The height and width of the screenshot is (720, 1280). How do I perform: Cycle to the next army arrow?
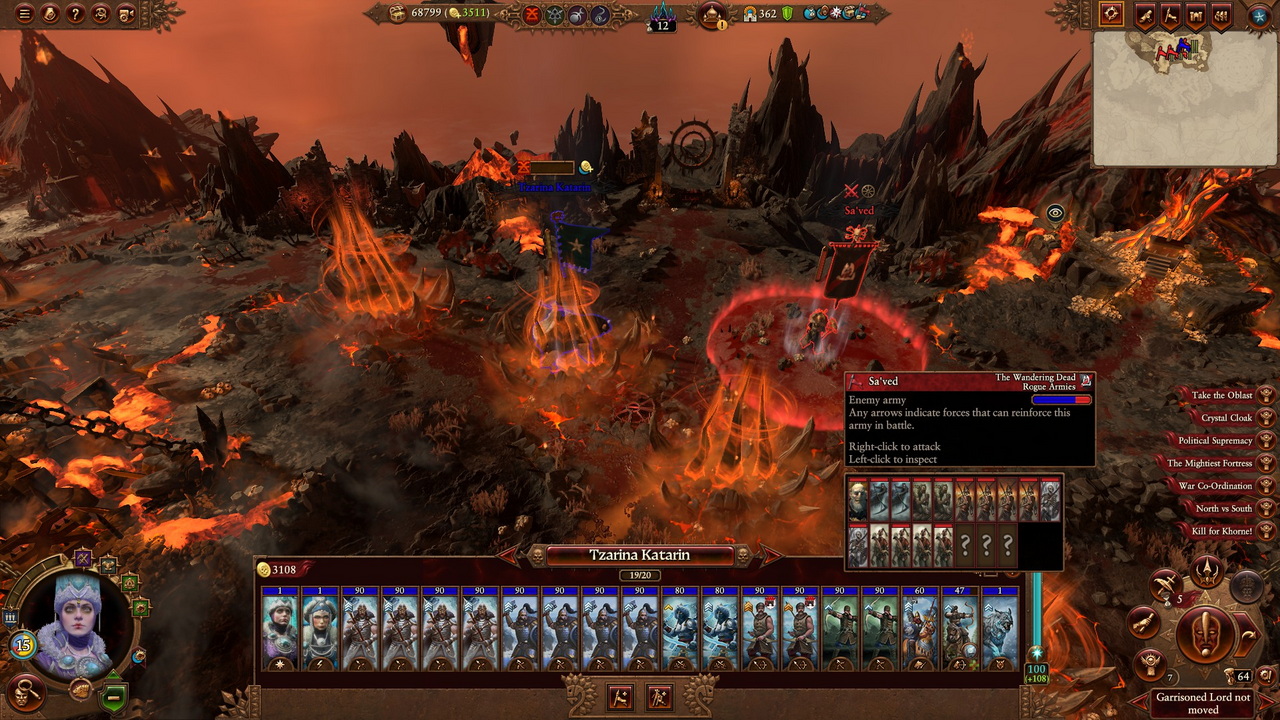coord(770,555)
